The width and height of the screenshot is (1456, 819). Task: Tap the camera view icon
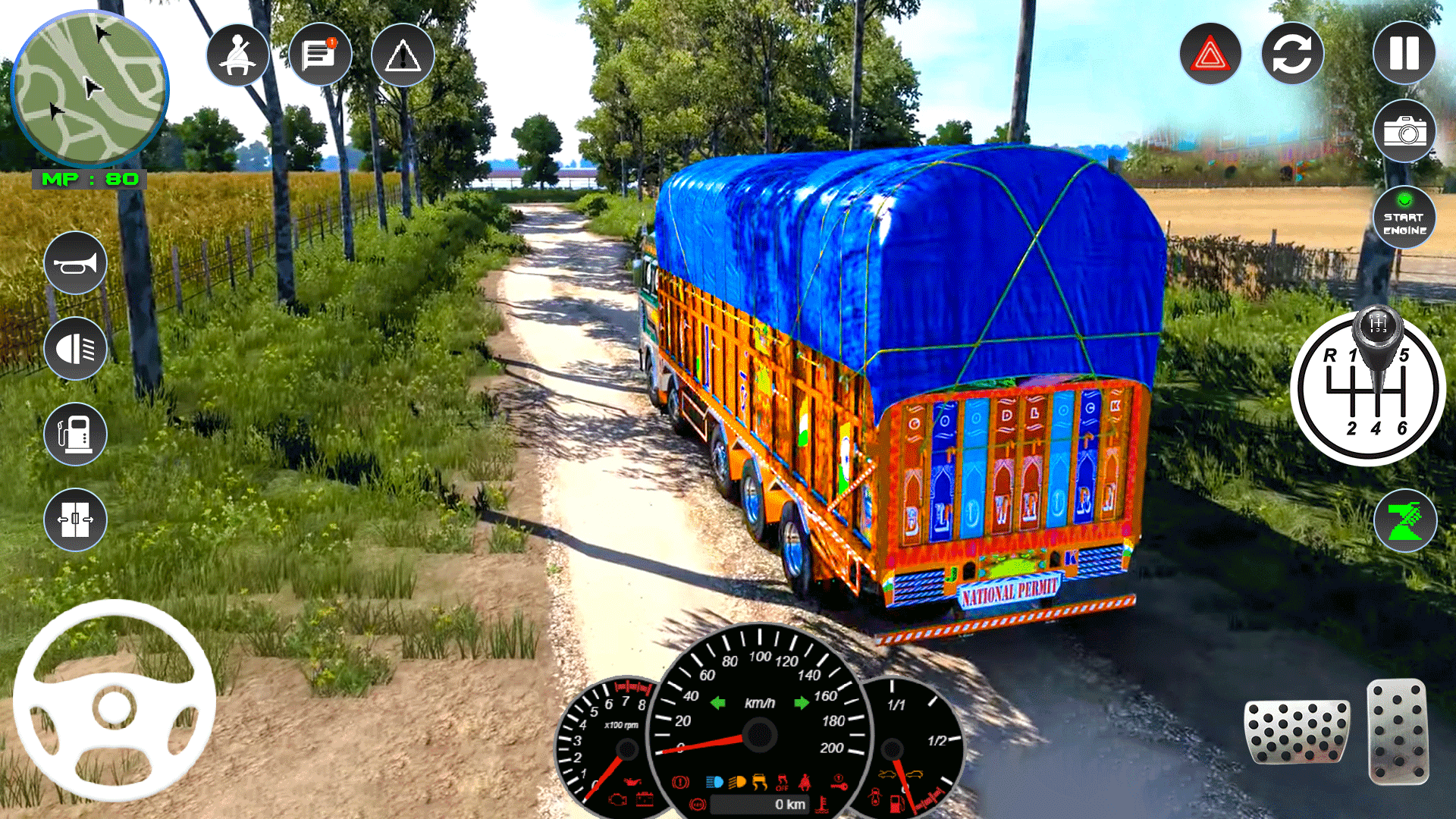[1404, 132]
